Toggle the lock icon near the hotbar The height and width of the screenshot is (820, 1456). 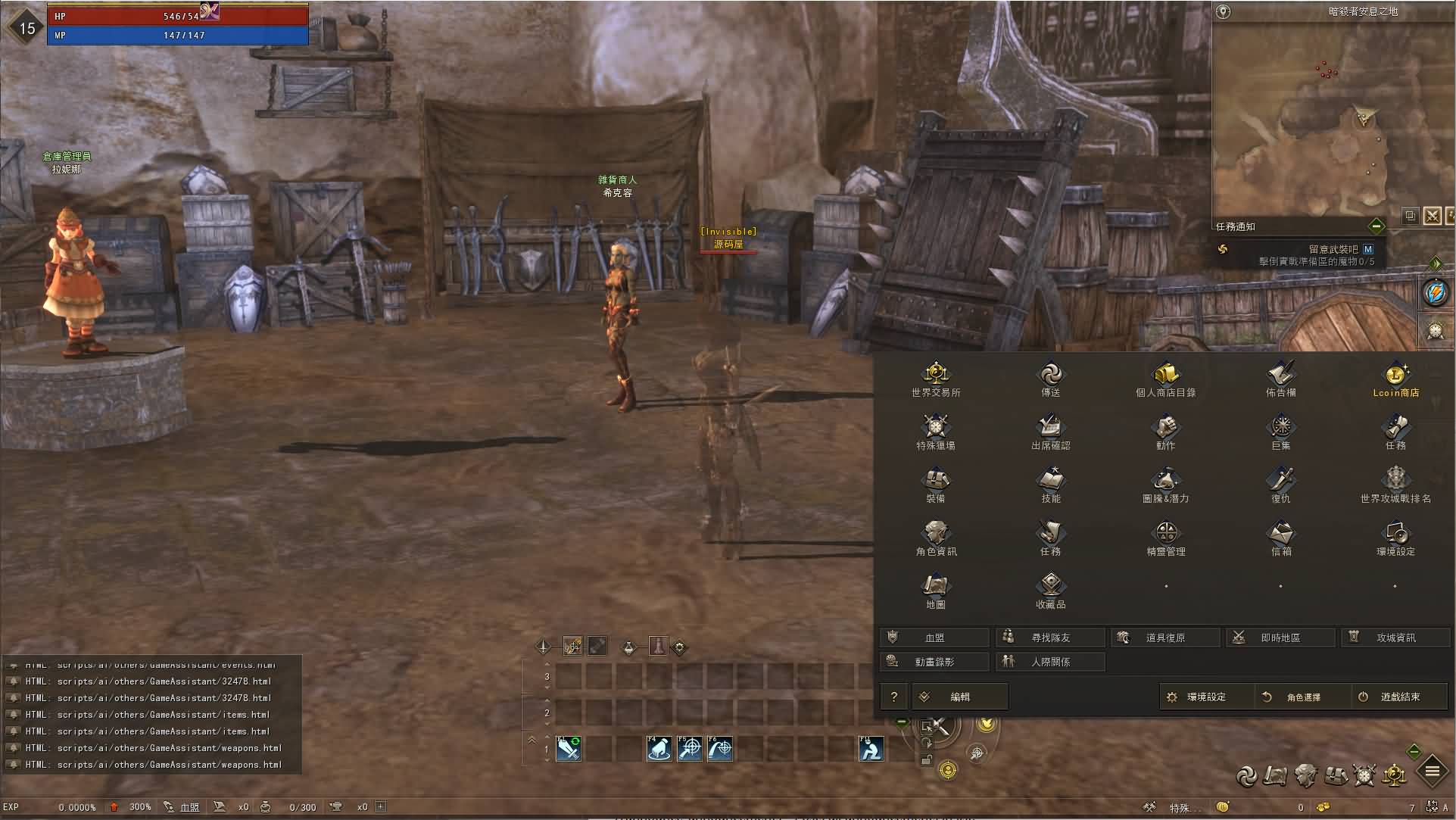coord(927,759)
